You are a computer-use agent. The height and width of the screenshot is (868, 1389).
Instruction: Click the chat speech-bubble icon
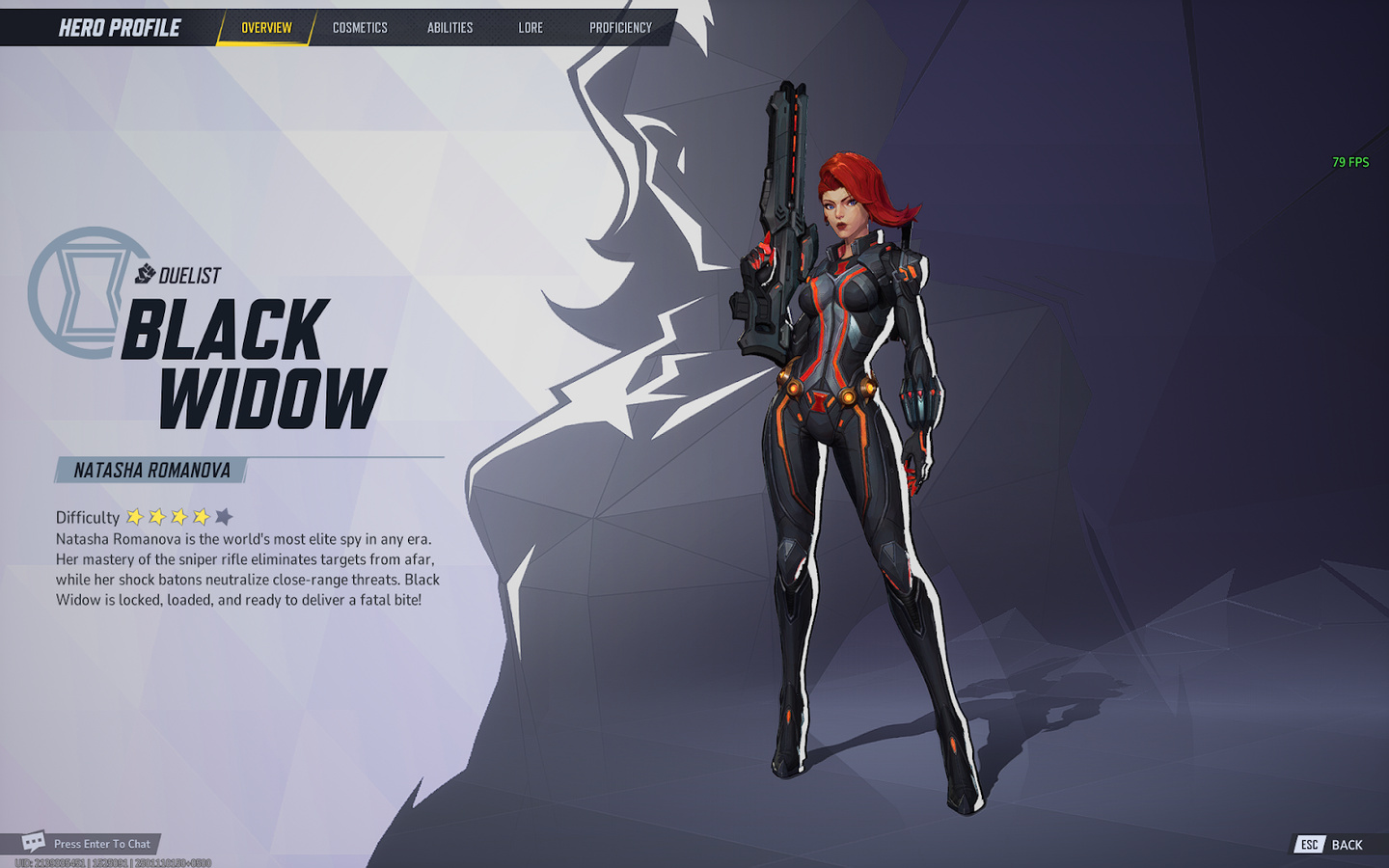(36, 841)
